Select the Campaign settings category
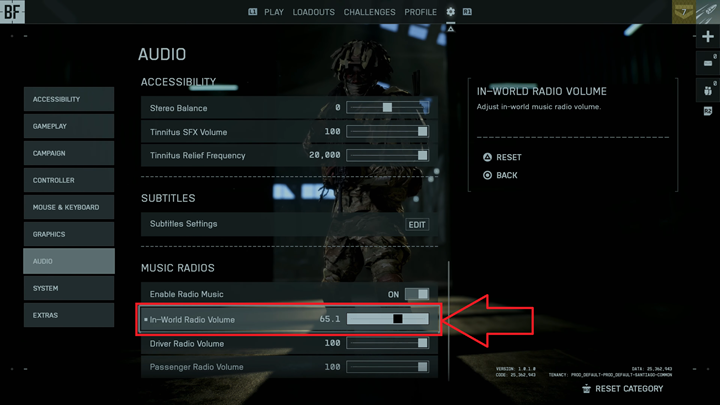Screen dimensions: 720x405 point(69,153)
